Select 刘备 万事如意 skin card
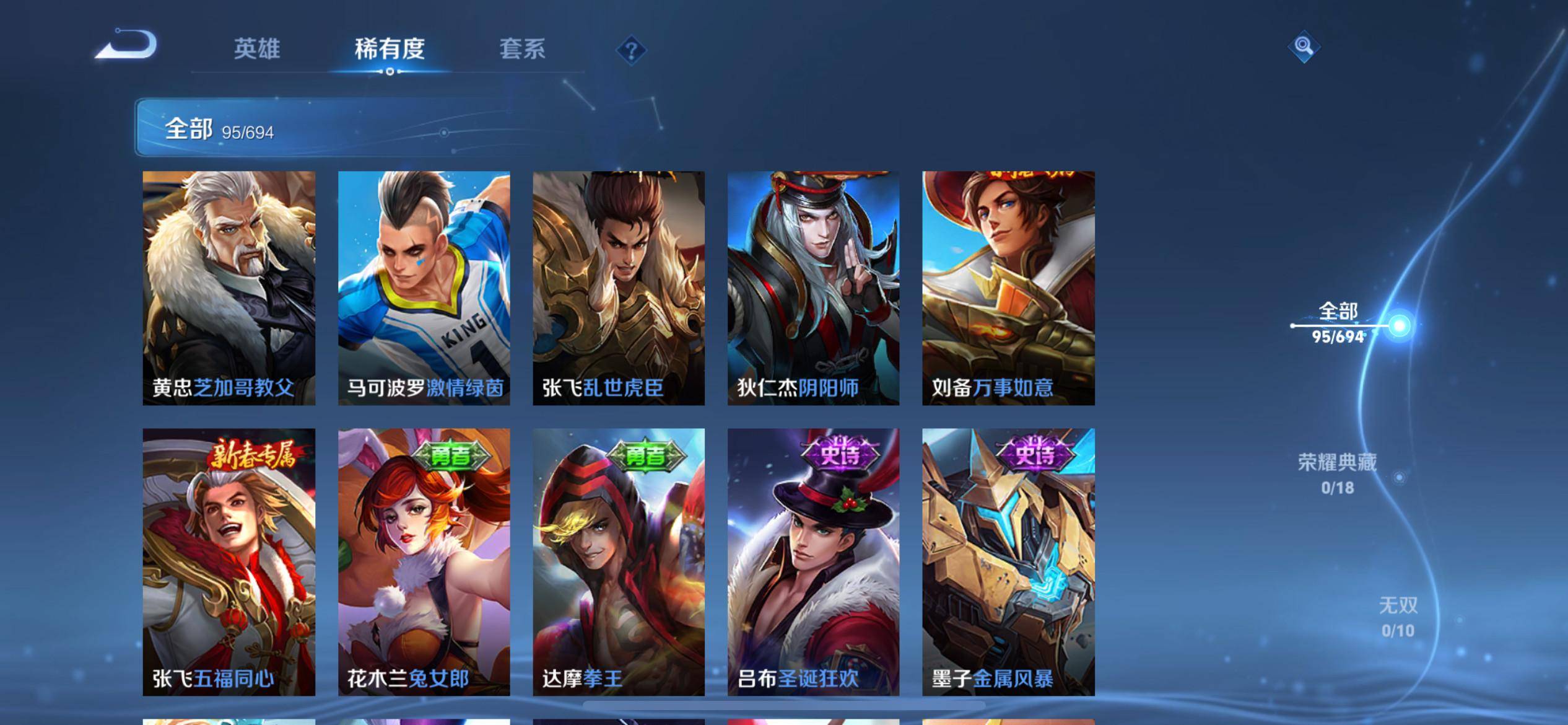The width and height of the screenshot is (1568, 725). pos(1008,288)
